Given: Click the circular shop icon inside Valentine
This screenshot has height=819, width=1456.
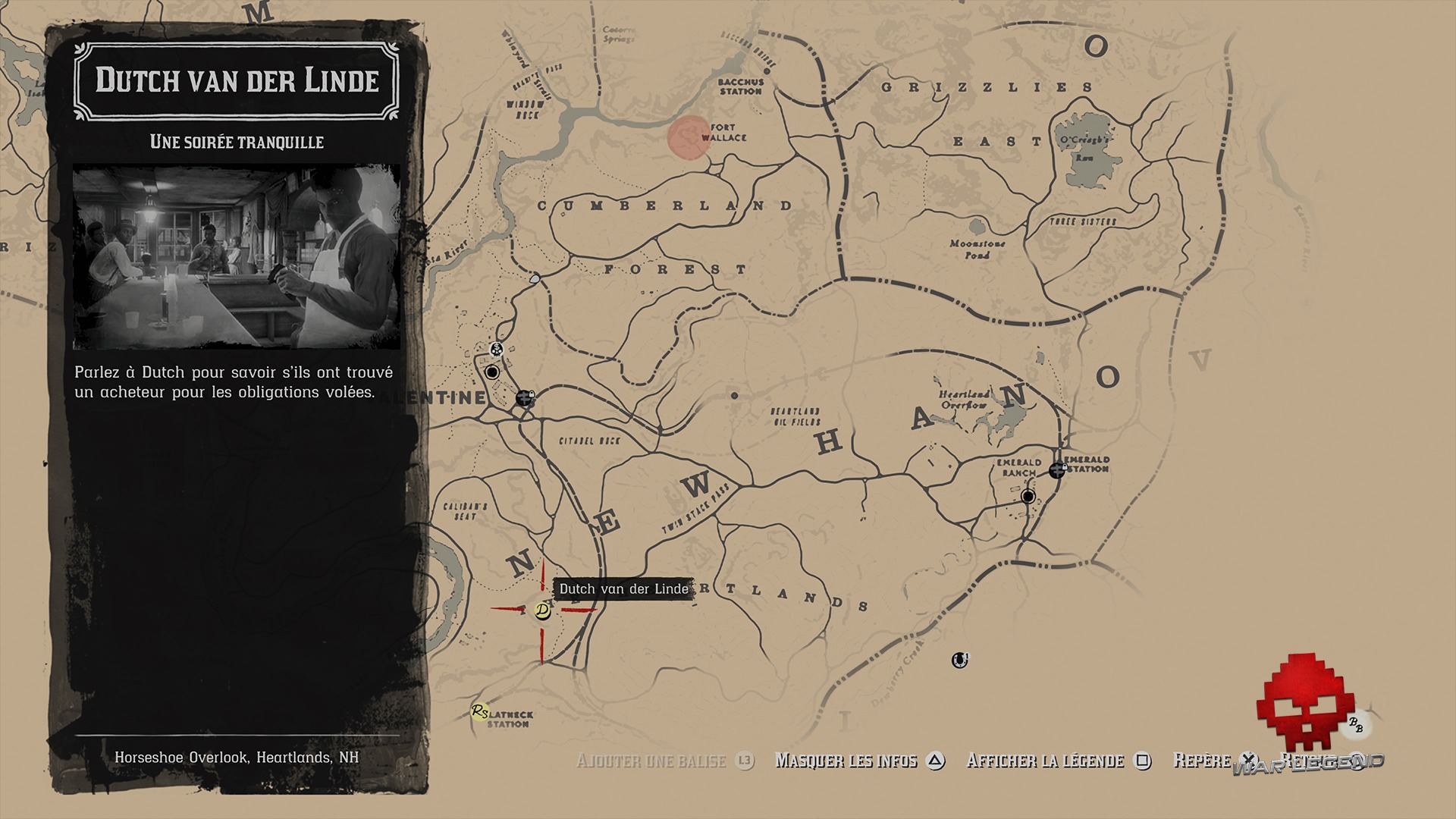Looking at the screenshot, I should point(491,372).
